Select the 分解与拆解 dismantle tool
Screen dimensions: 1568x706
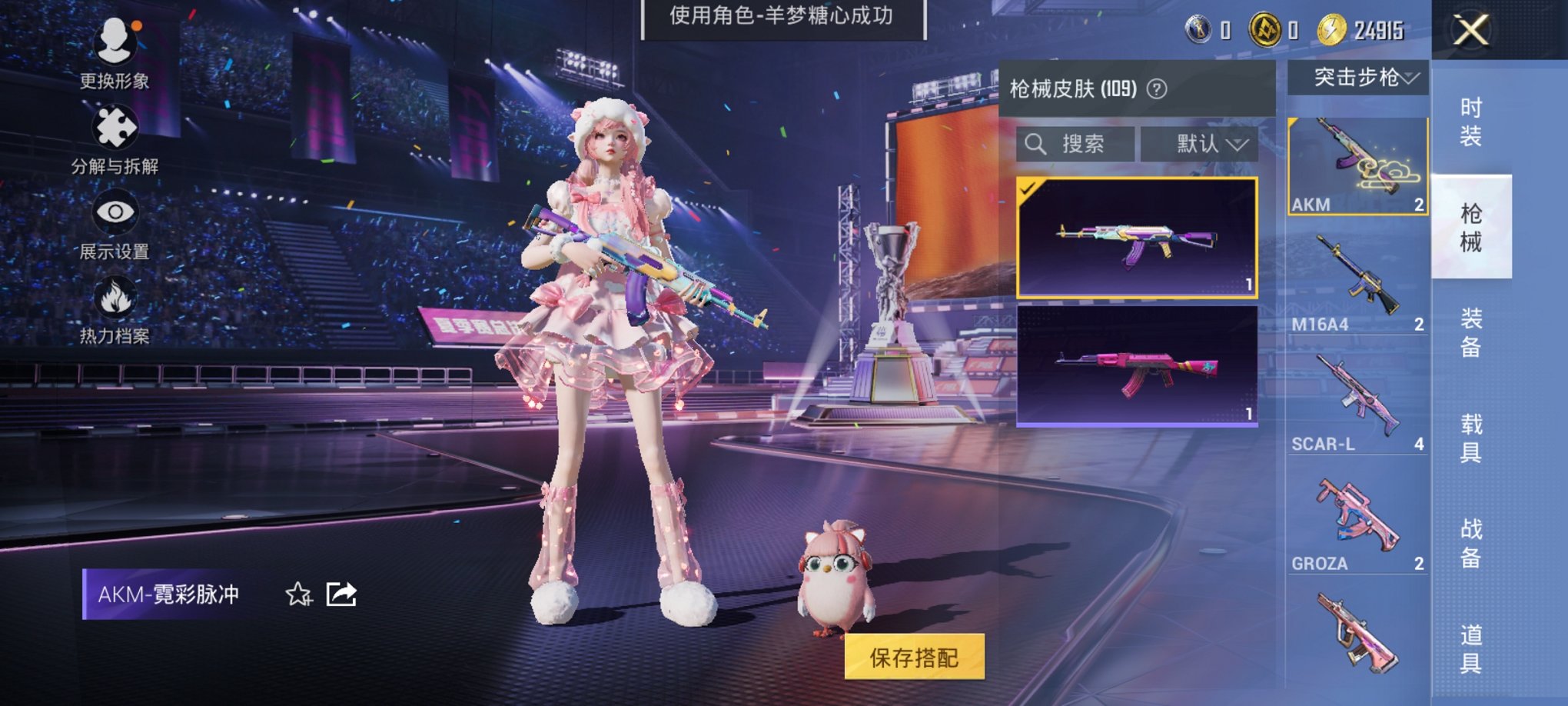click(x=114, y=127)
